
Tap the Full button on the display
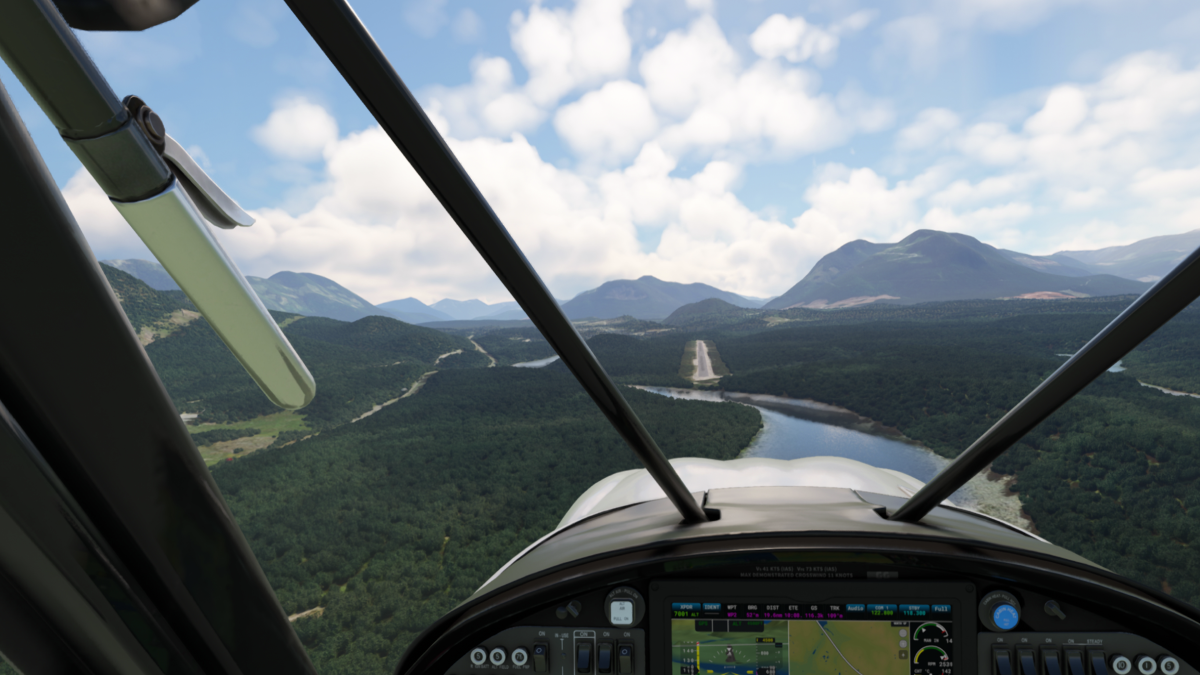coord(940,609)
